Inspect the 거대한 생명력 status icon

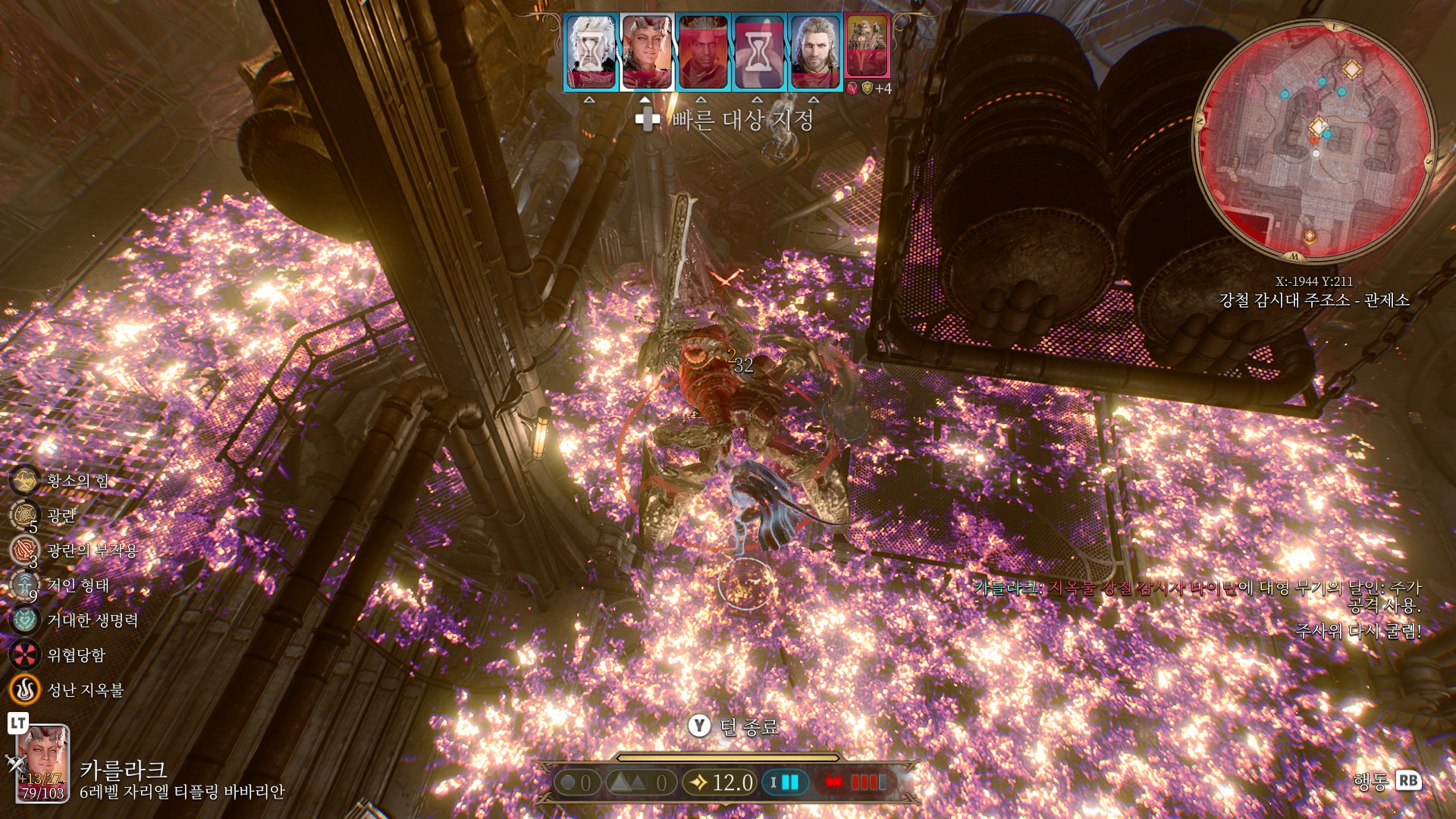(x=24, y=620)
